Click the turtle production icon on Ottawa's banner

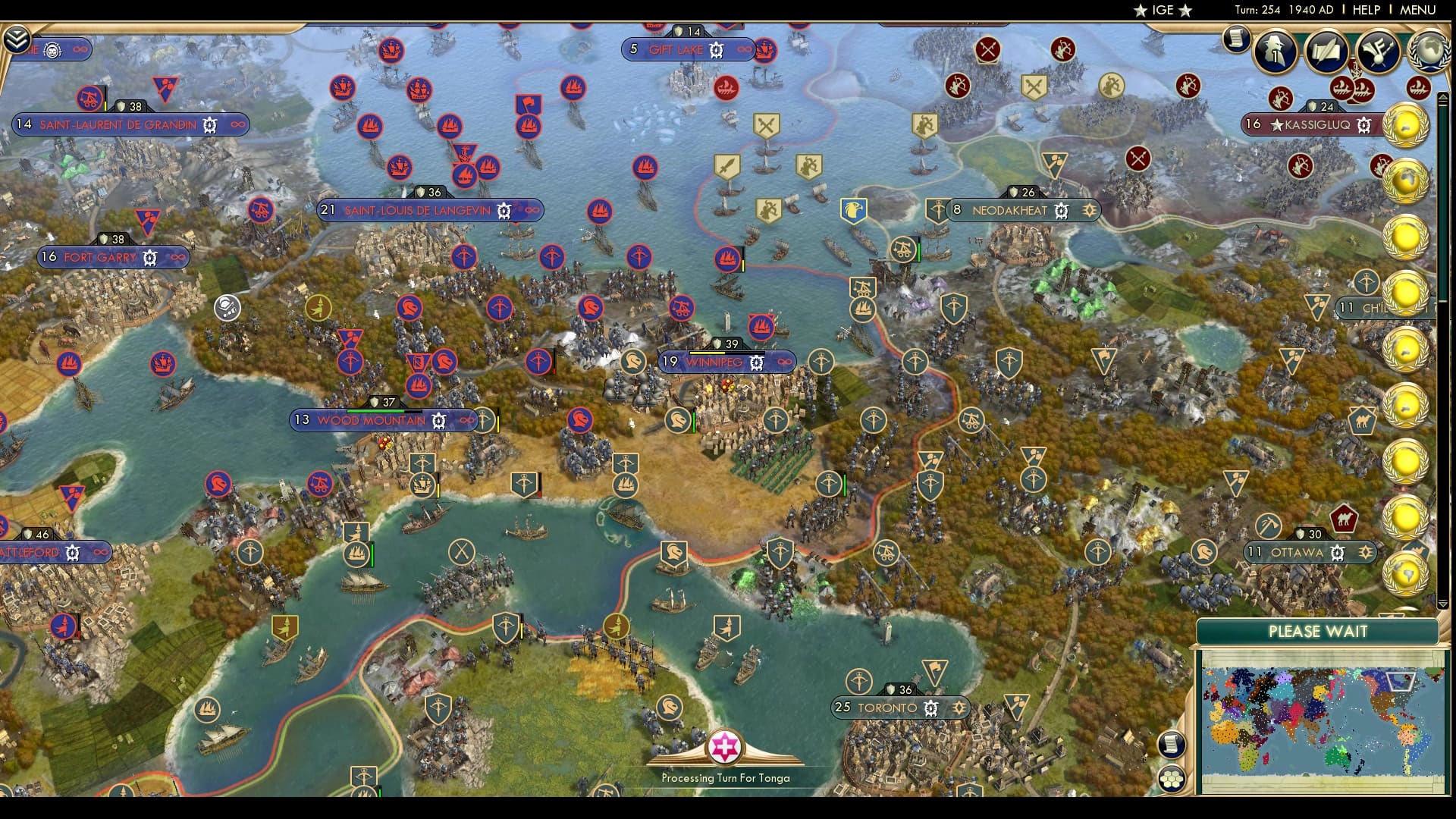pyautogui.click(x=1337, y=553)
